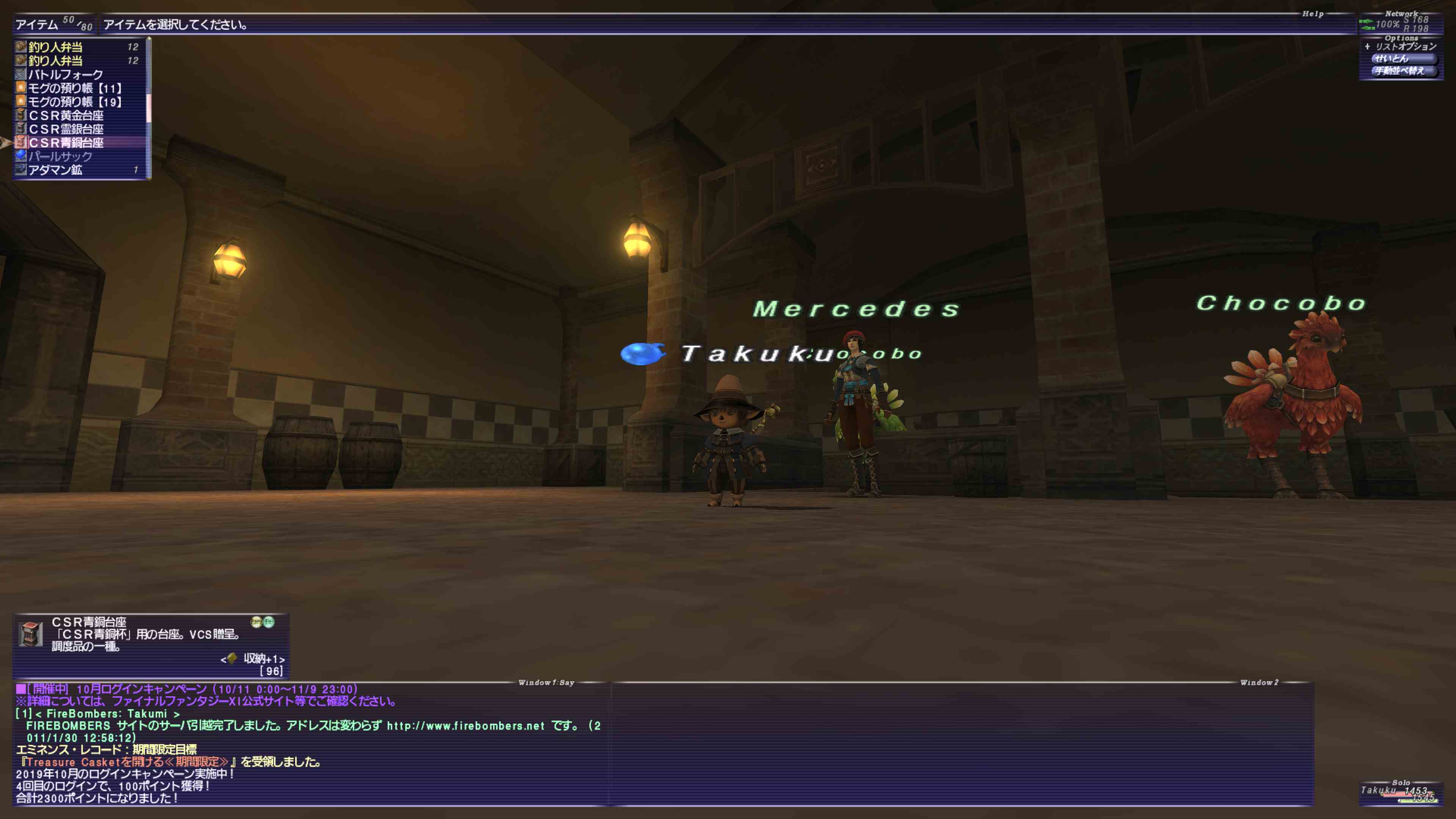Activate the せいとん sort button
The width and height of the screenshot is (1456, 819).
coord(1402,59)
